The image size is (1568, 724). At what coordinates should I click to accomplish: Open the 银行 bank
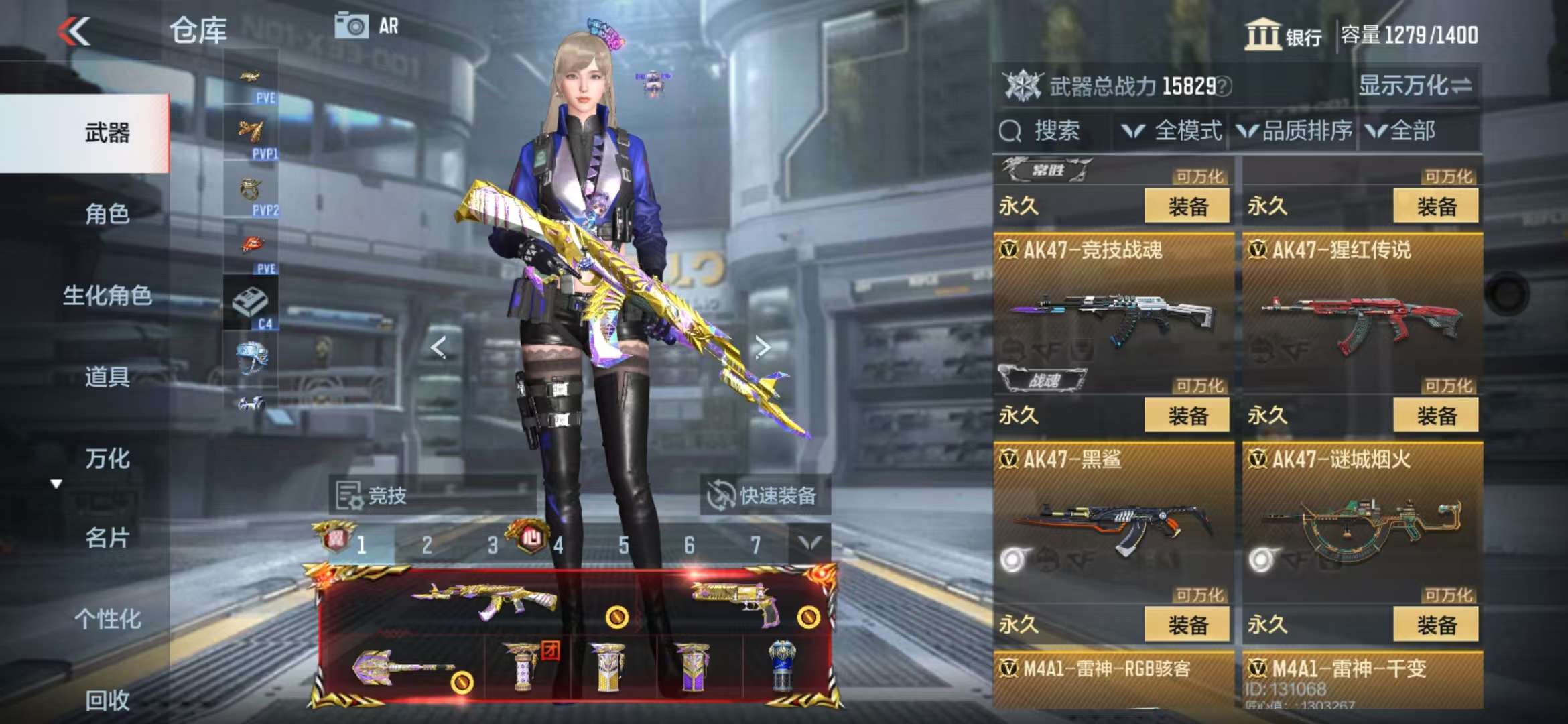1283,35
